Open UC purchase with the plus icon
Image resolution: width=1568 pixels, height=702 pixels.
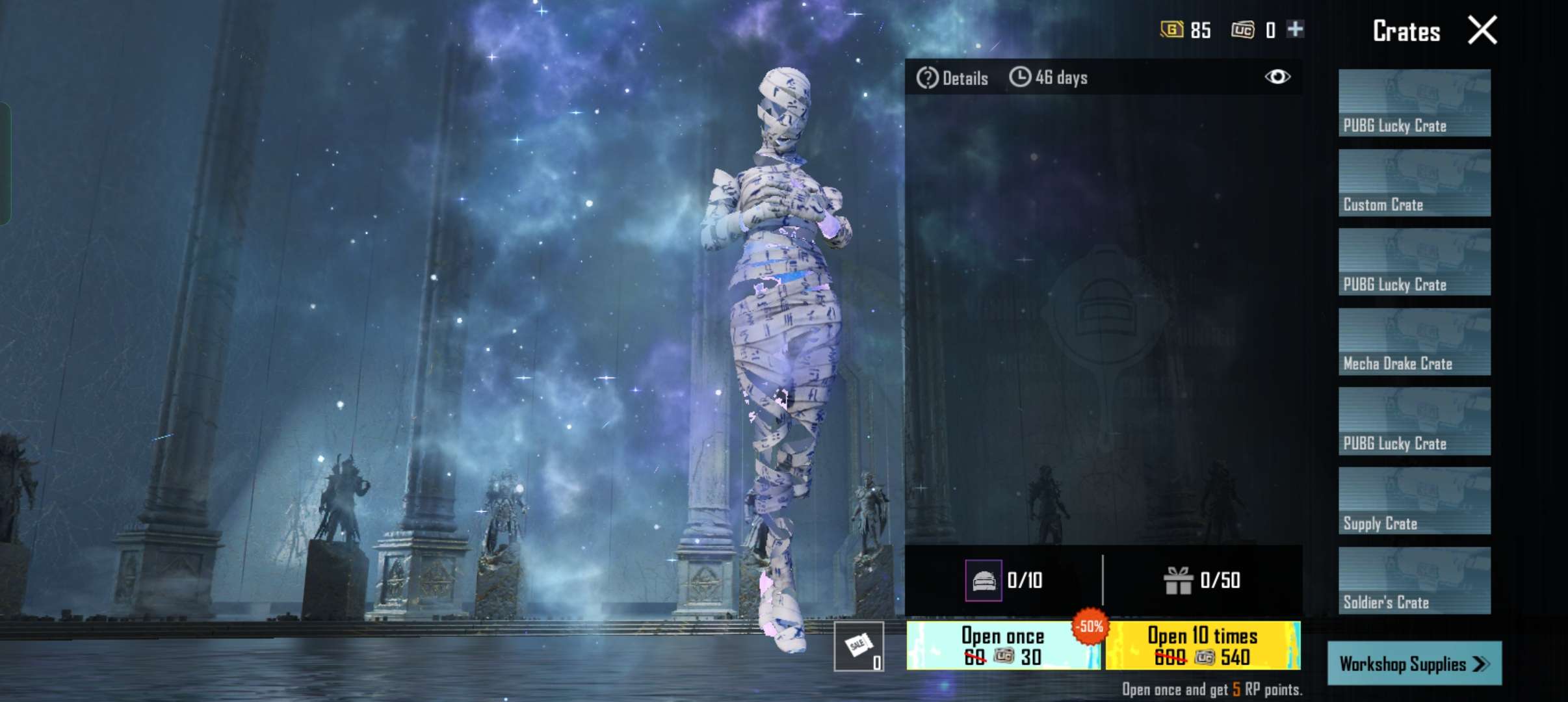(1296, 29)
